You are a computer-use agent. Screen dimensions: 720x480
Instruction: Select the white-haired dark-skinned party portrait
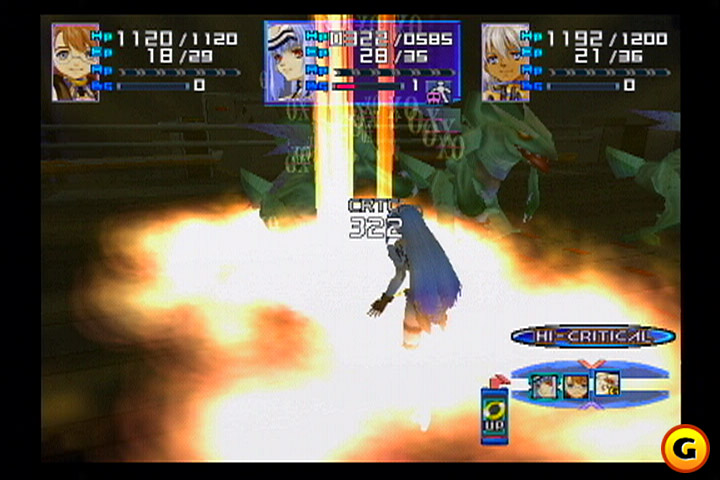505,62
